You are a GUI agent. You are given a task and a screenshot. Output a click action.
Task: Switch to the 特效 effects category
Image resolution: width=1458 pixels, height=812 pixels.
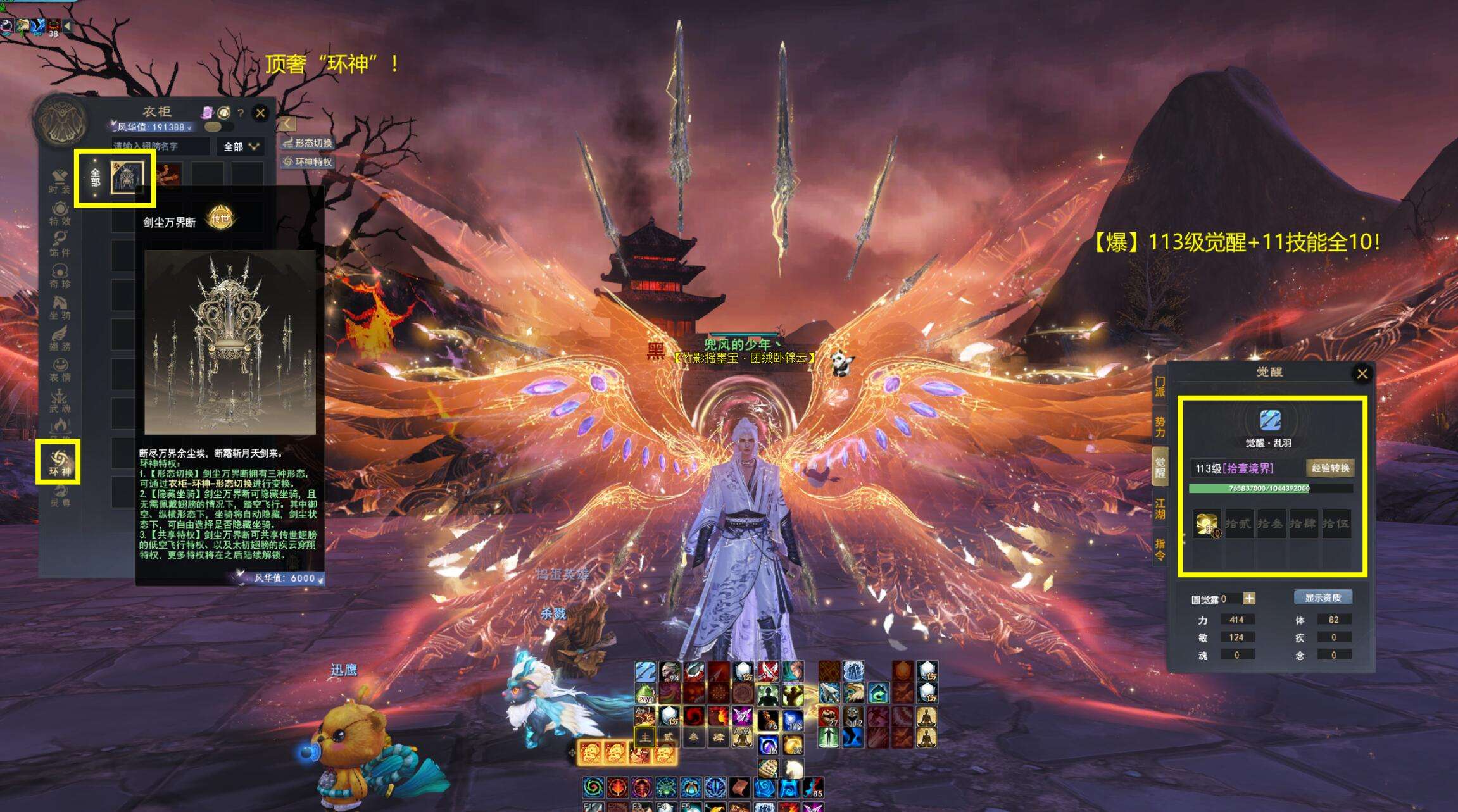click(x=60, y=213)
